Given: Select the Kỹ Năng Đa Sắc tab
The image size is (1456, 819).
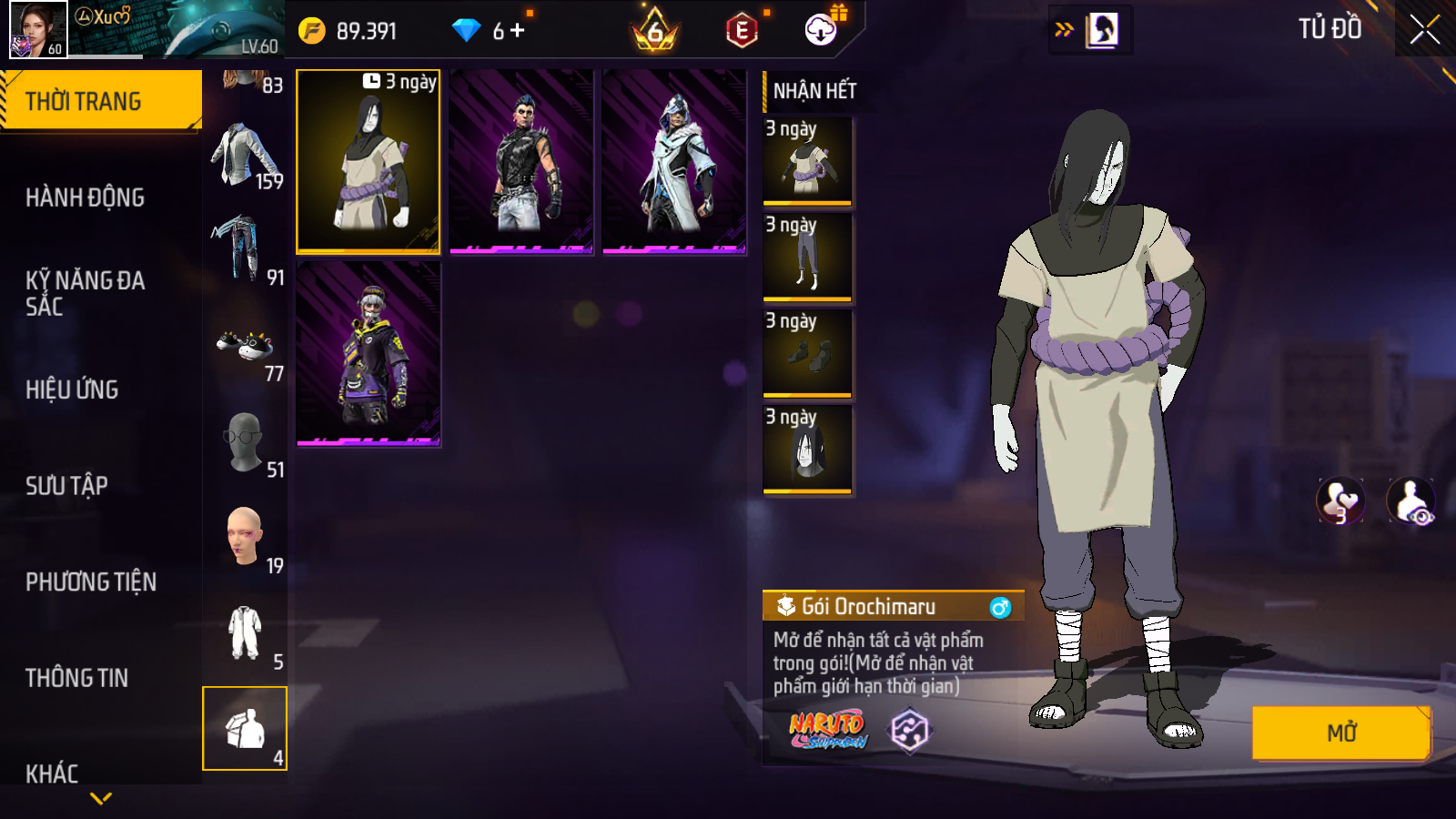Looking at the screenshot, I should (85, 293).
